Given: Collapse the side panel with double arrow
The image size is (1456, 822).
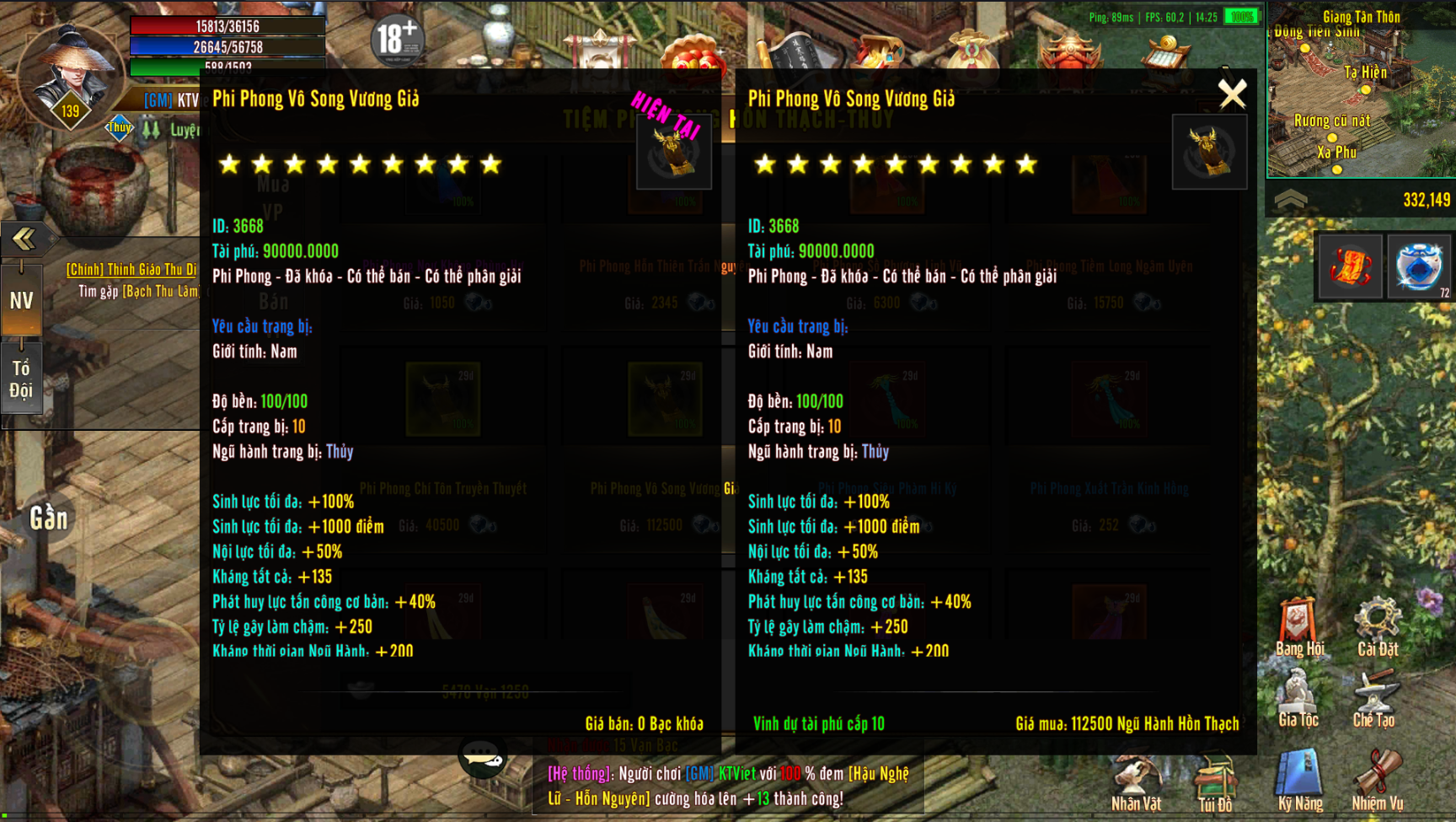Looking at the screenshot, I should click(x=24, y=239).
